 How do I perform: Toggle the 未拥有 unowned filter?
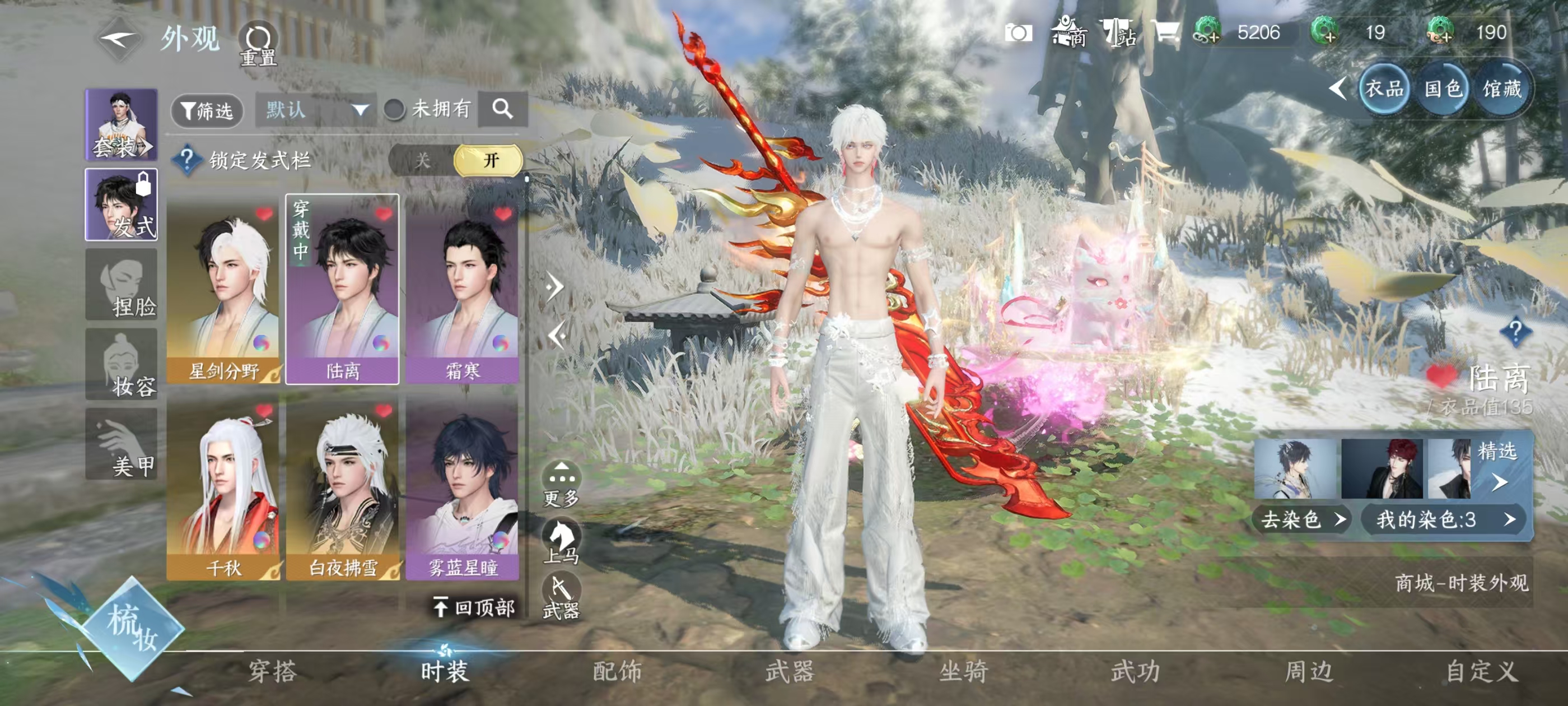point(394,110)
